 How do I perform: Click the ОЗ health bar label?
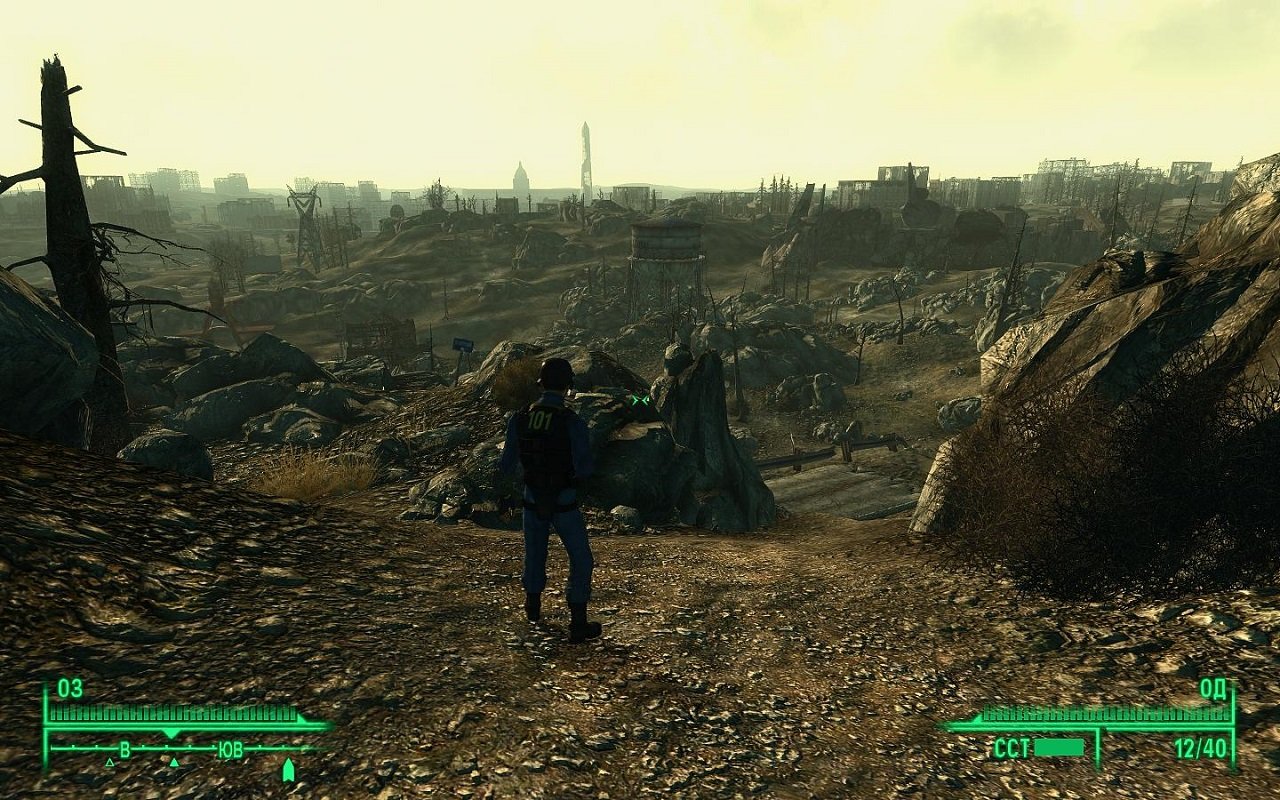(x=68, y=687)
